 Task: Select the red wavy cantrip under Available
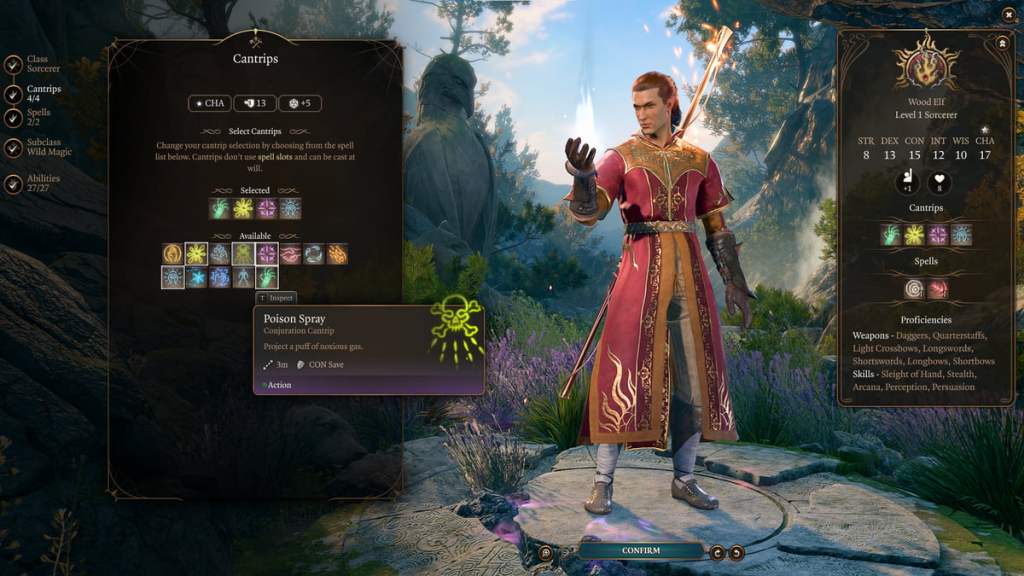(x=290, y=254)
